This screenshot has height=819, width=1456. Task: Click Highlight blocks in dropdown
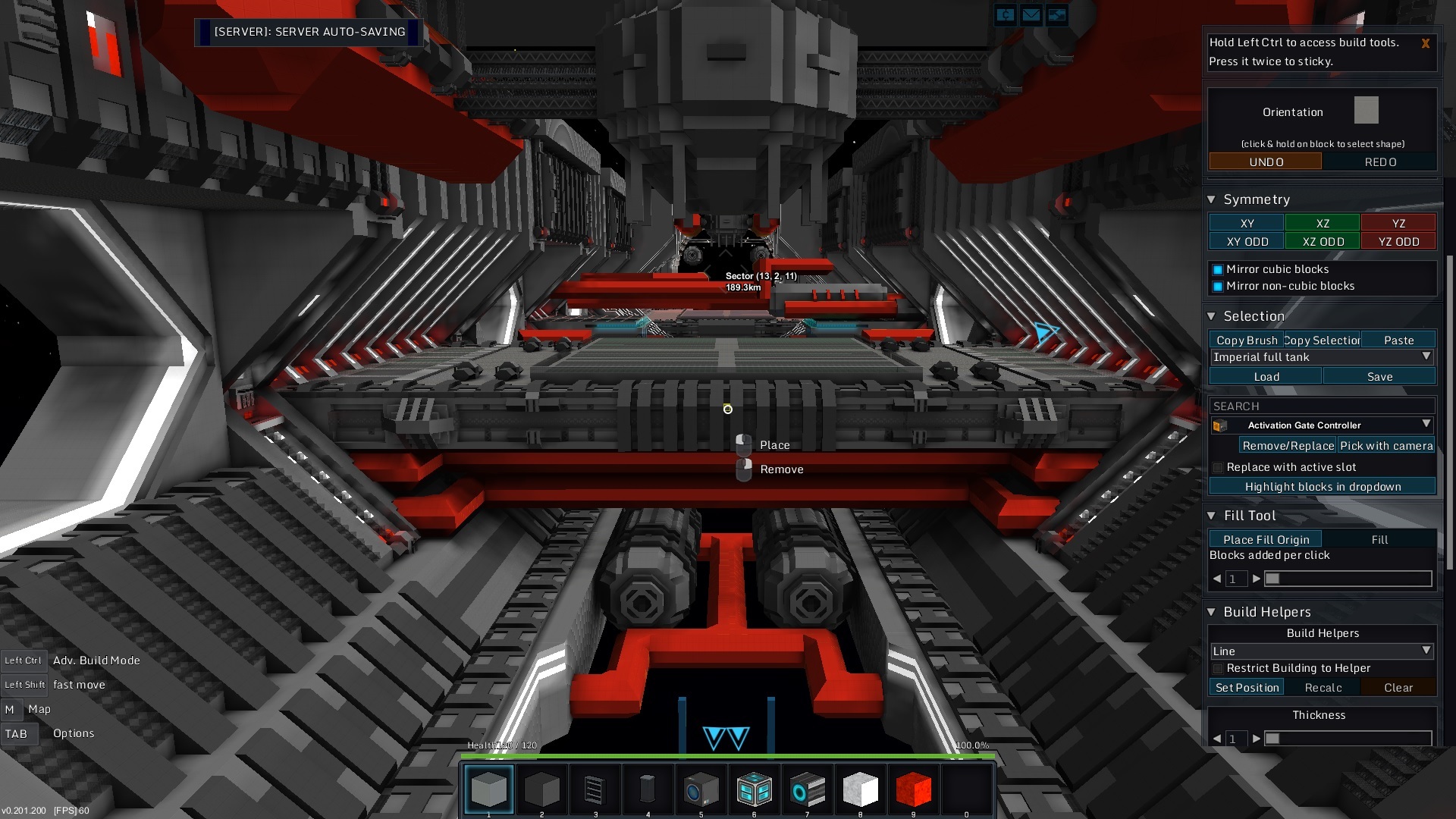pos(1322,486)
